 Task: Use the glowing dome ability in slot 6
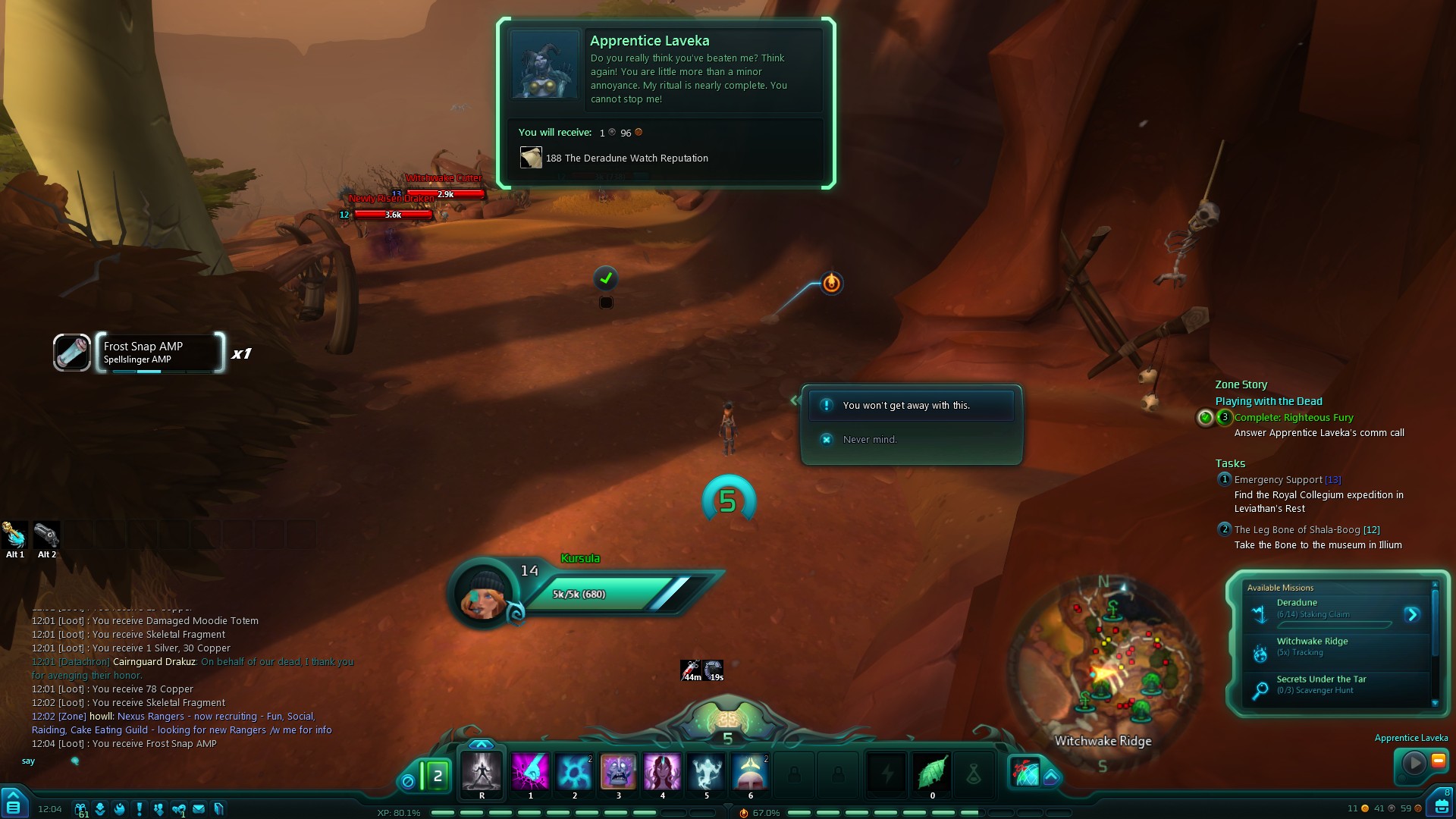(x=750, y=771)
